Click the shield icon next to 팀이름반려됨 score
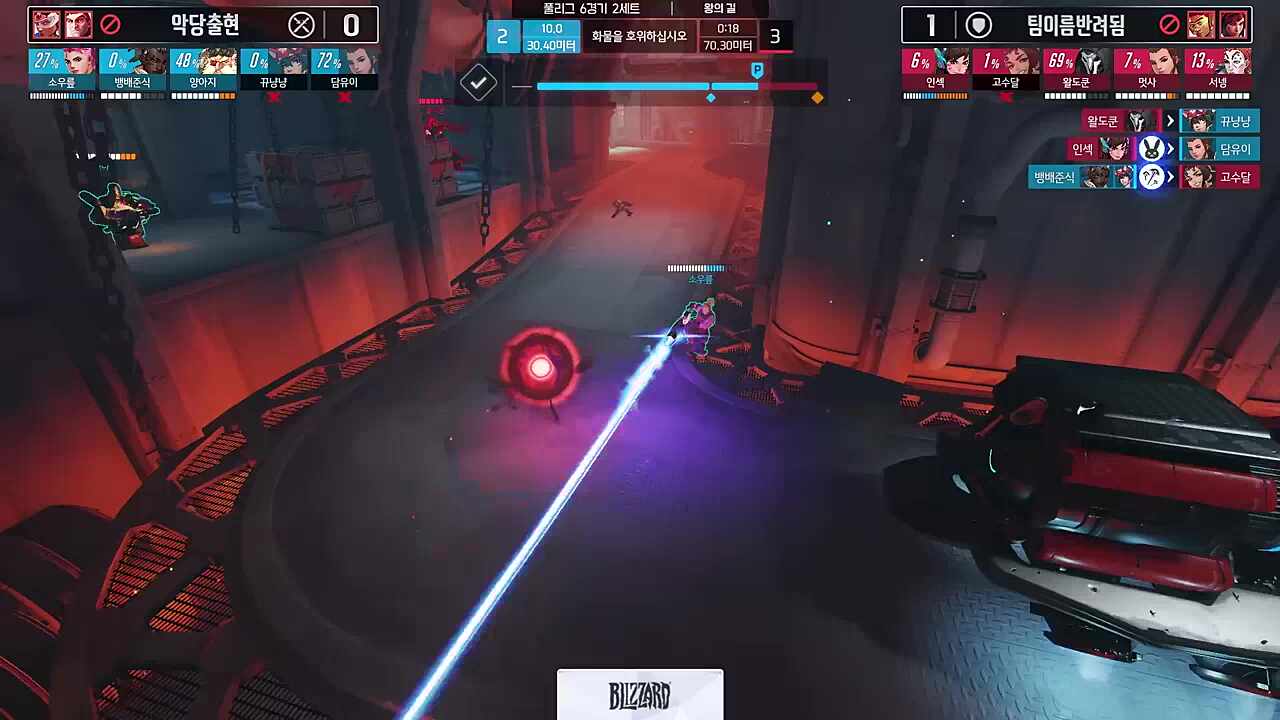1280x720 pixels. pyautogui.click(x=978, y=23)
